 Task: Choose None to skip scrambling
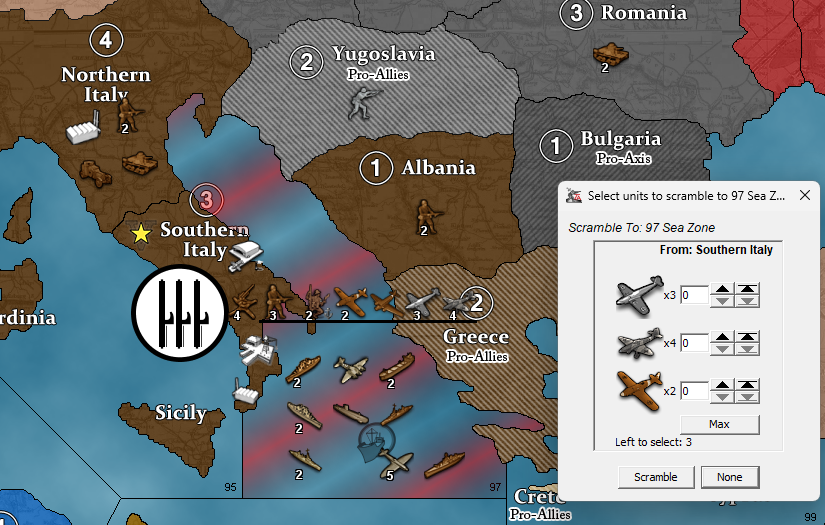(x=729, y=477)
